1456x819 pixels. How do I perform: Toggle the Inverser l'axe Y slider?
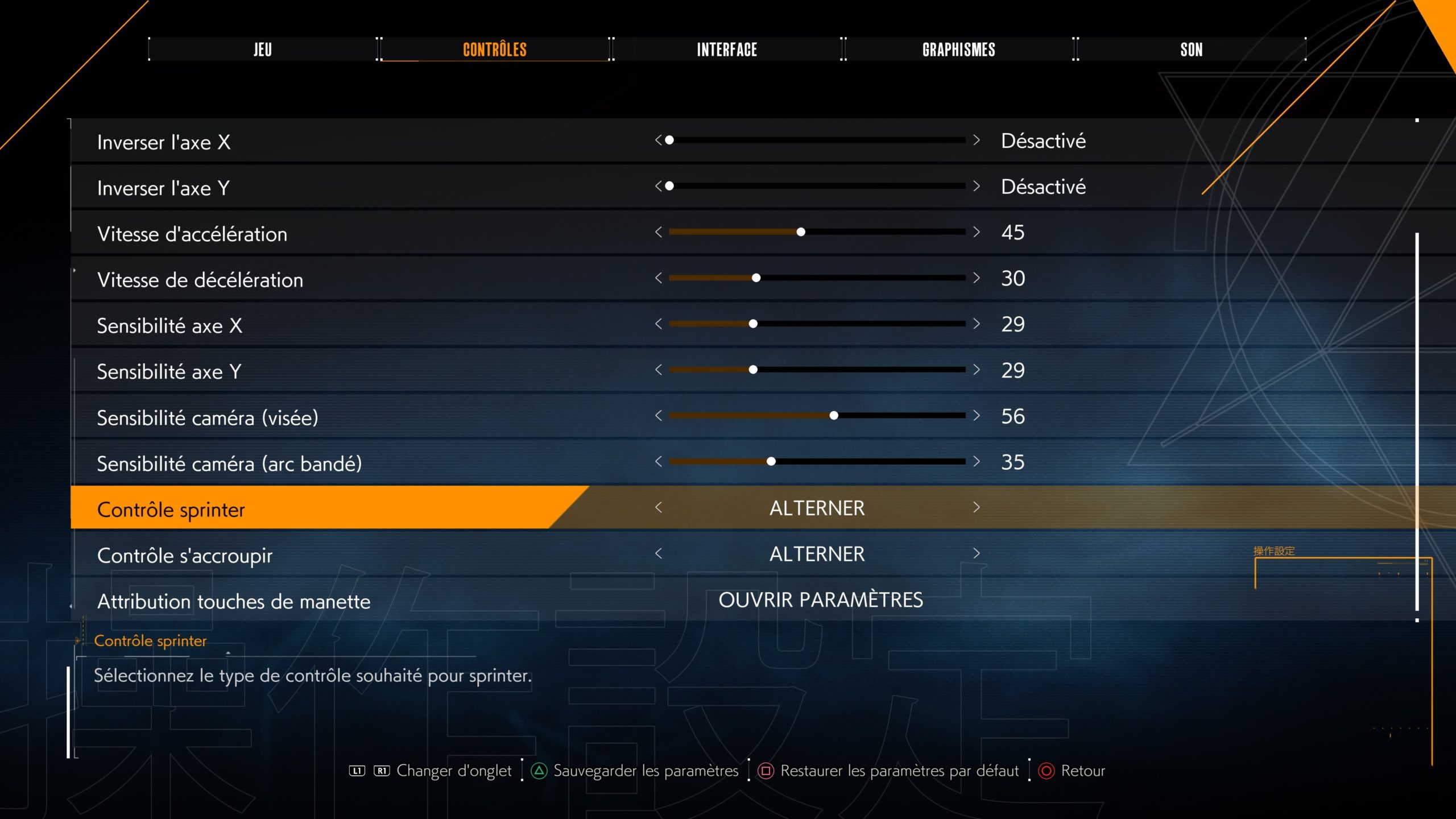click(817, 186)
